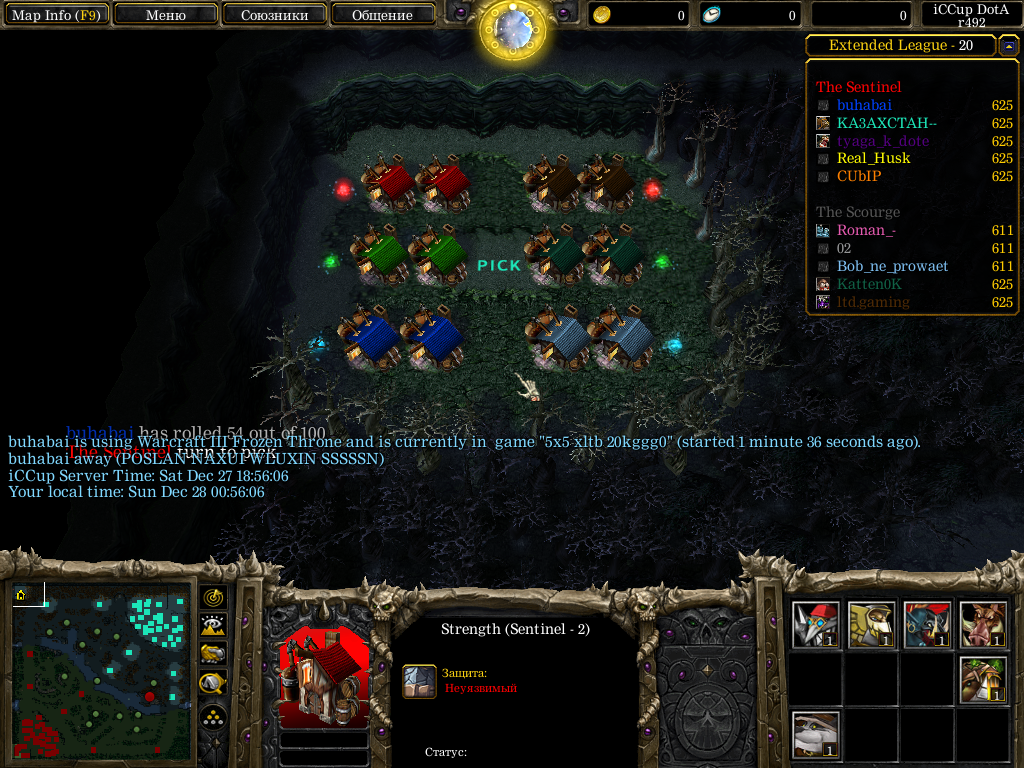Activate the minimap signal ping button
The image size is (1024, 768).
coord(214,597)
